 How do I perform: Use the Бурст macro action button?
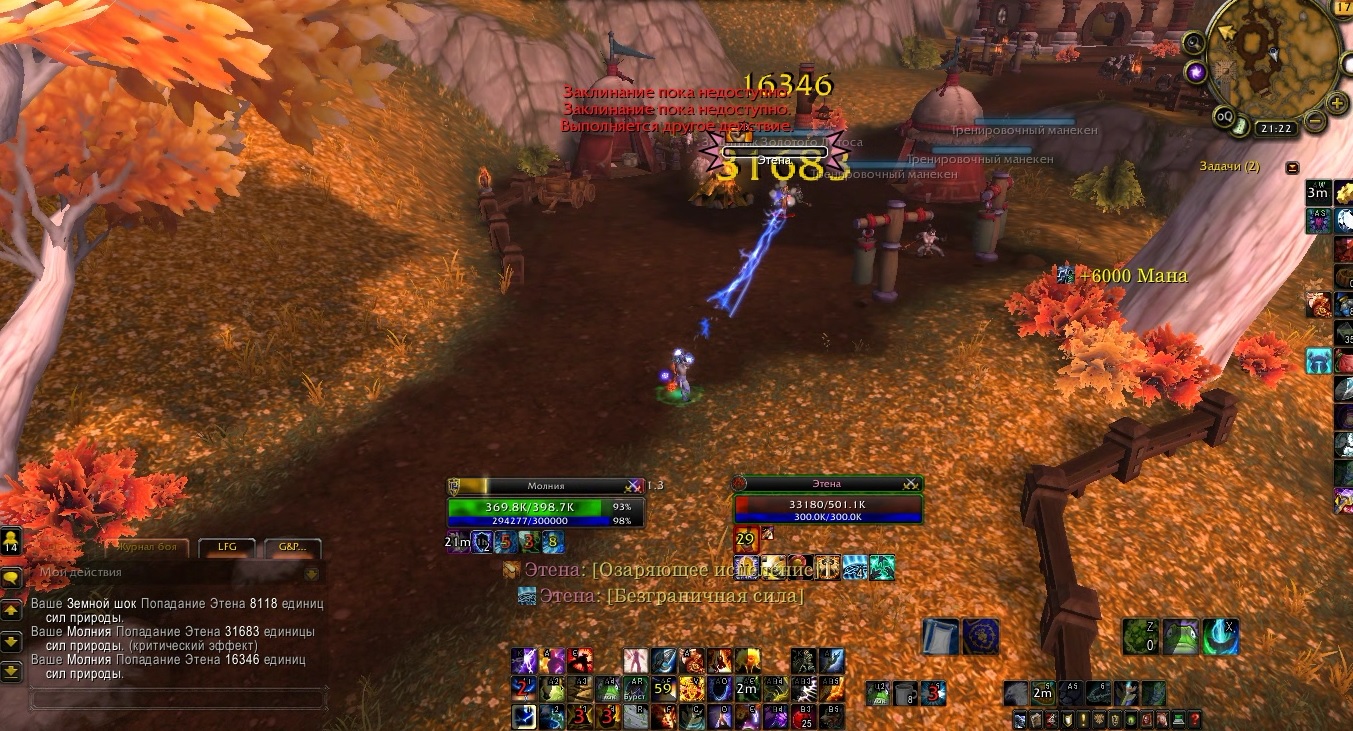point(636,689)
